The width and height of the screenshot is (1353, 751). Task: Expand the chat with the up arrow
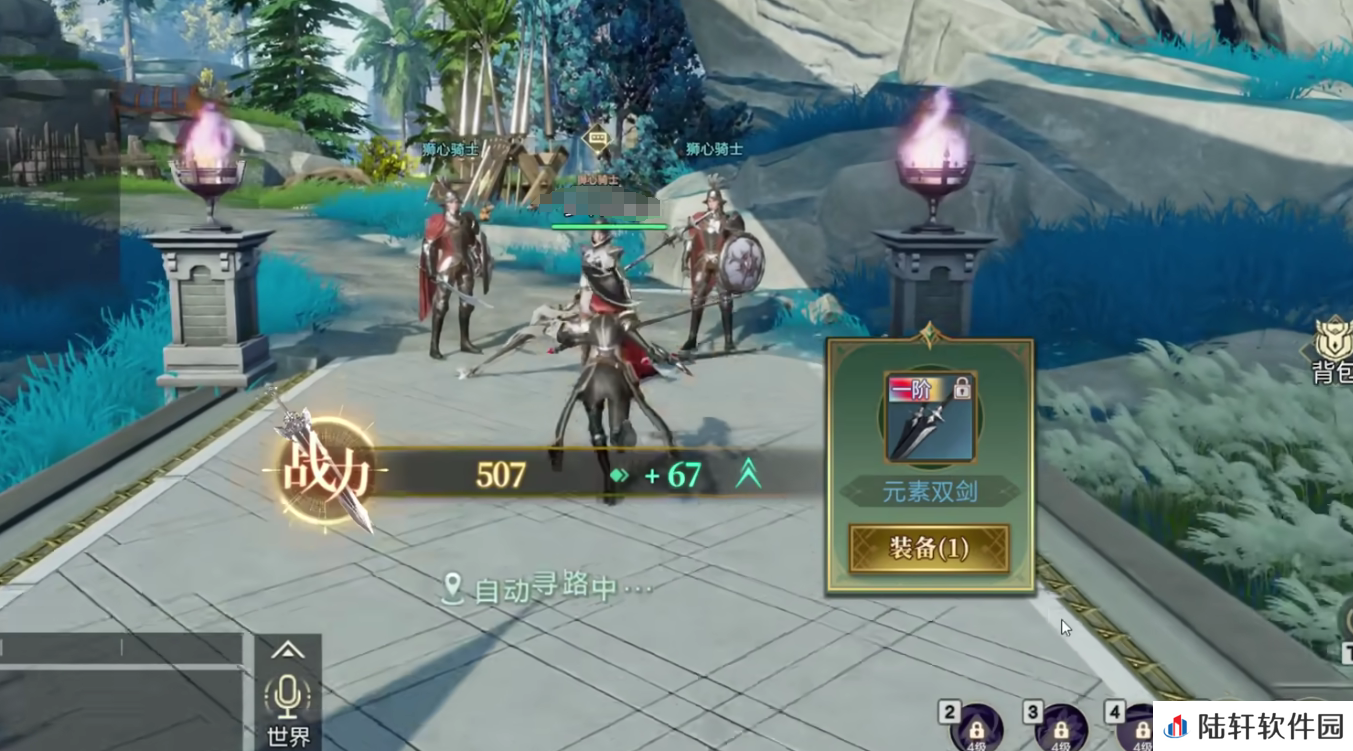[x=288, y=650]
